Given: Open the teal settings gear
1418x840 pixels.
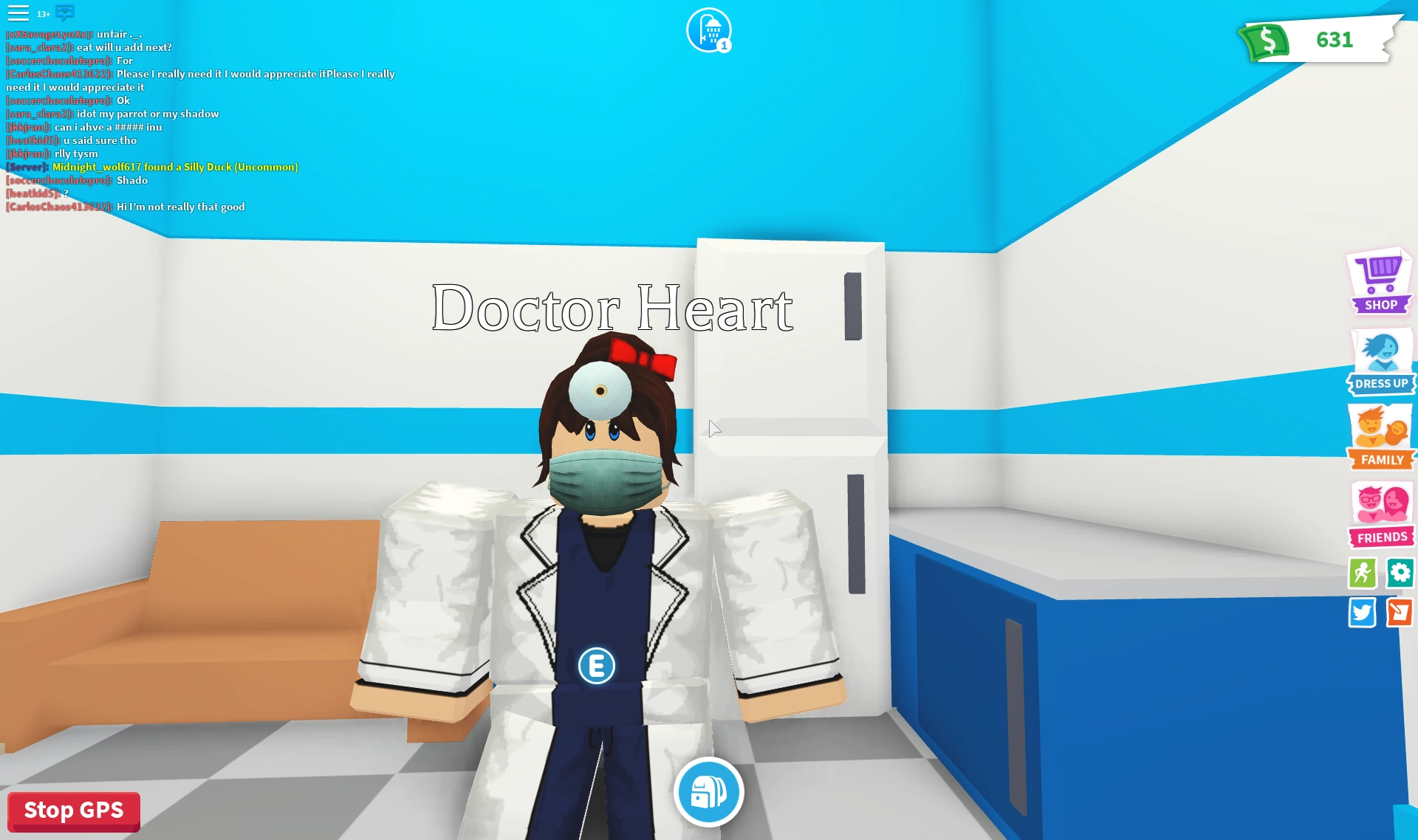Looking at the screenshot, I should pos(1400,573).
